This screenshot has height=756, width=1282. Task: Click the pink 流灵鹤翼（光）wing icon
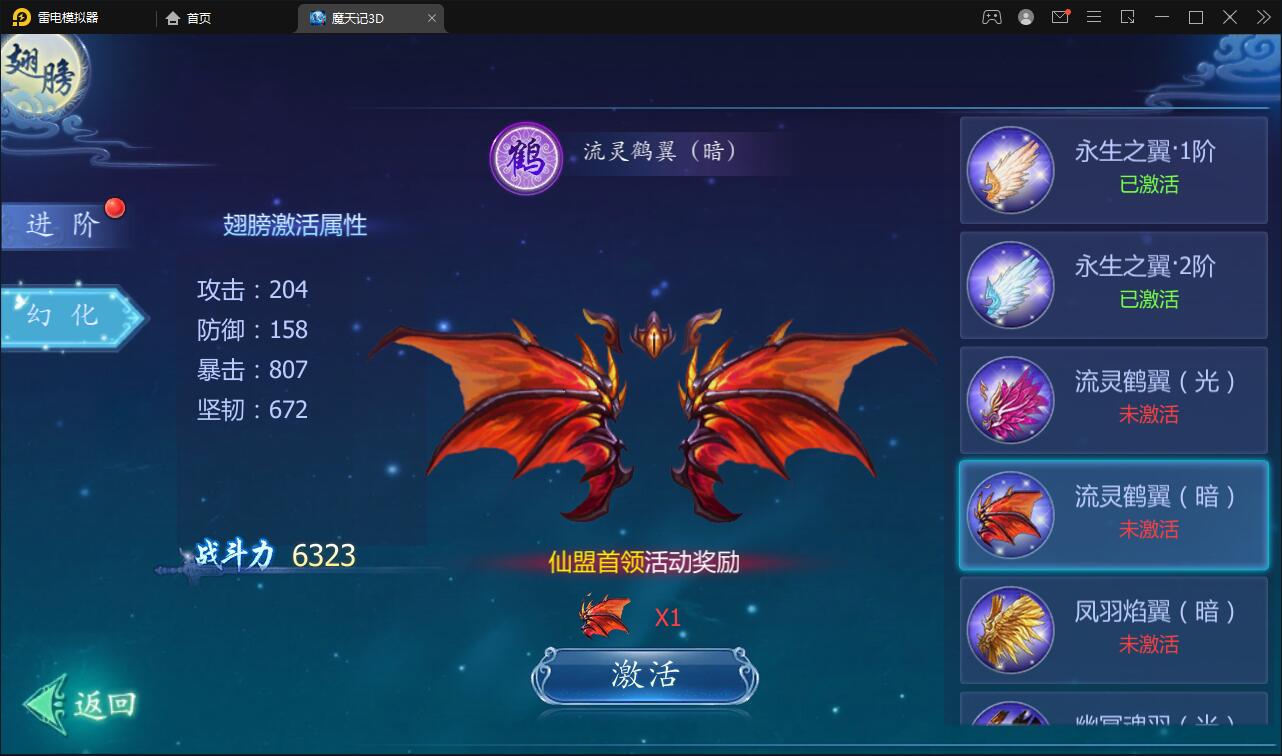click(x=1010, y=400)
